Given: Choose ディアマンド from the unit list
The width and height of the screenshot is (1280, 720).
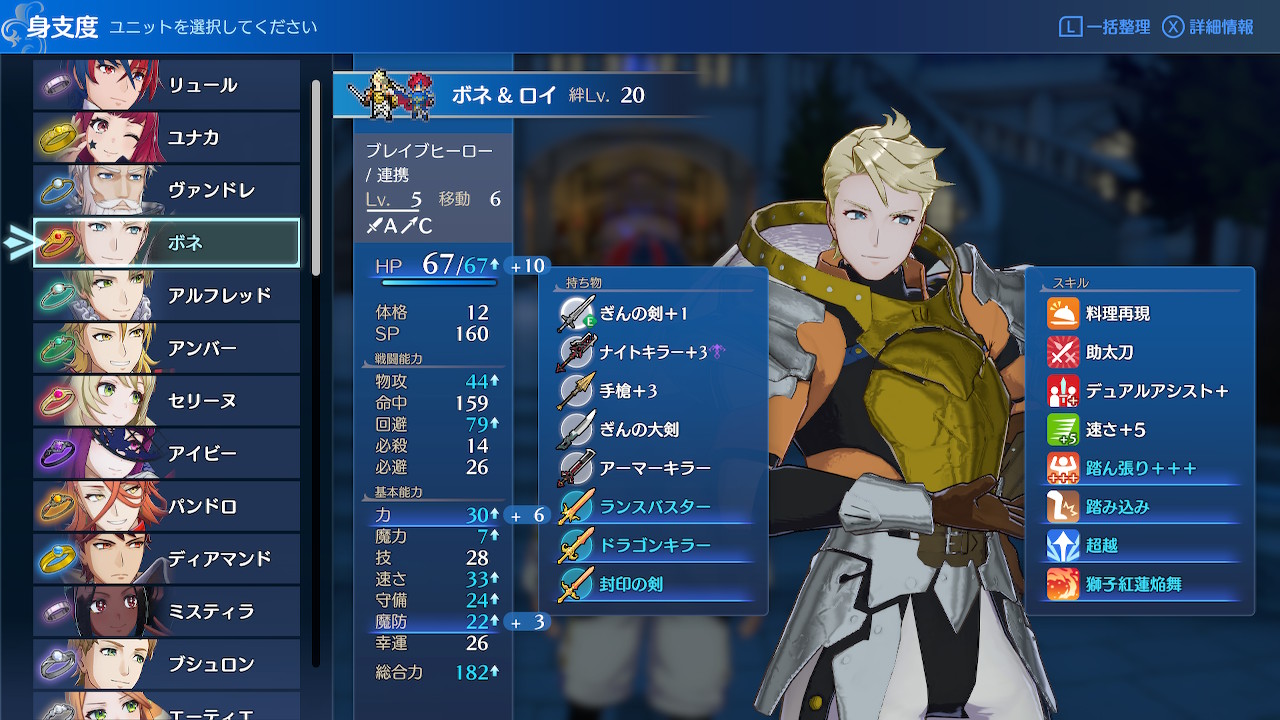Looking at the screenshot, I should 166,559.
